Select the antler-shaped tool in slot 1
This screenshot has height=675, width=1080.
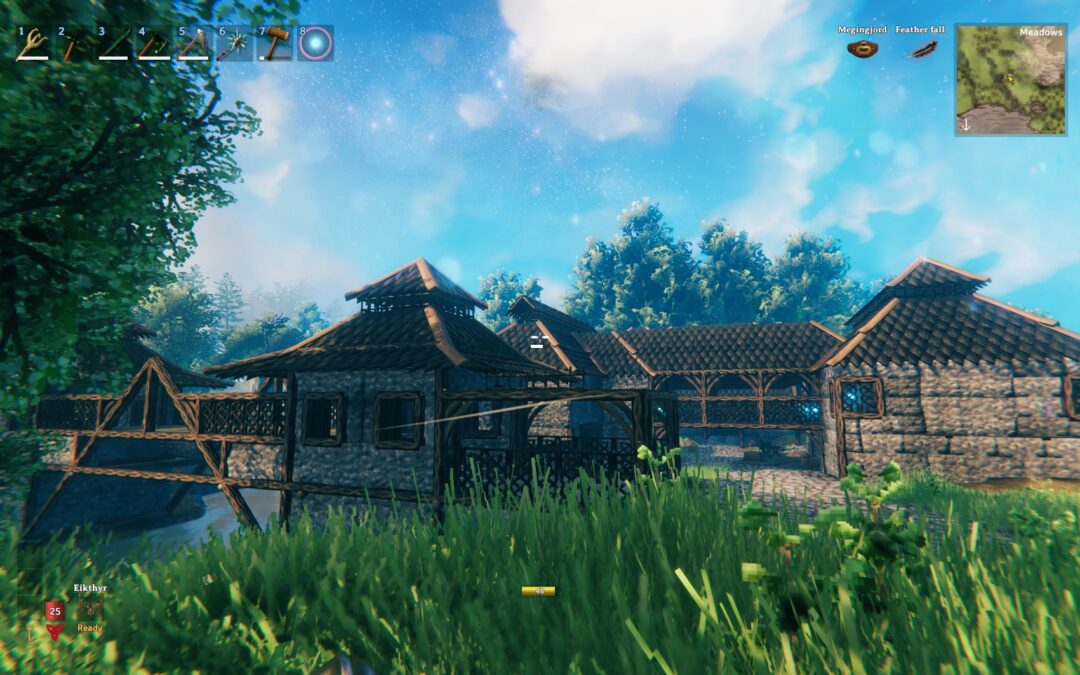(x=33, y=44)
